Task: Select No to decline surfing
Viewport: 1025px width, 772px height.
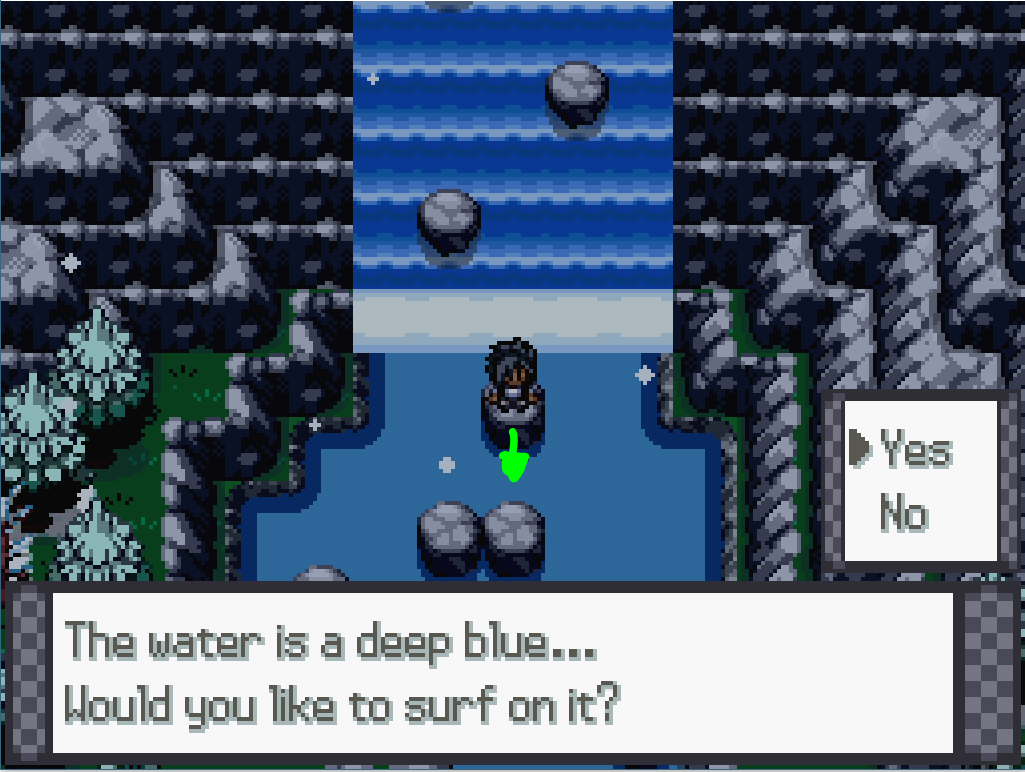Action: click(903, 514)
